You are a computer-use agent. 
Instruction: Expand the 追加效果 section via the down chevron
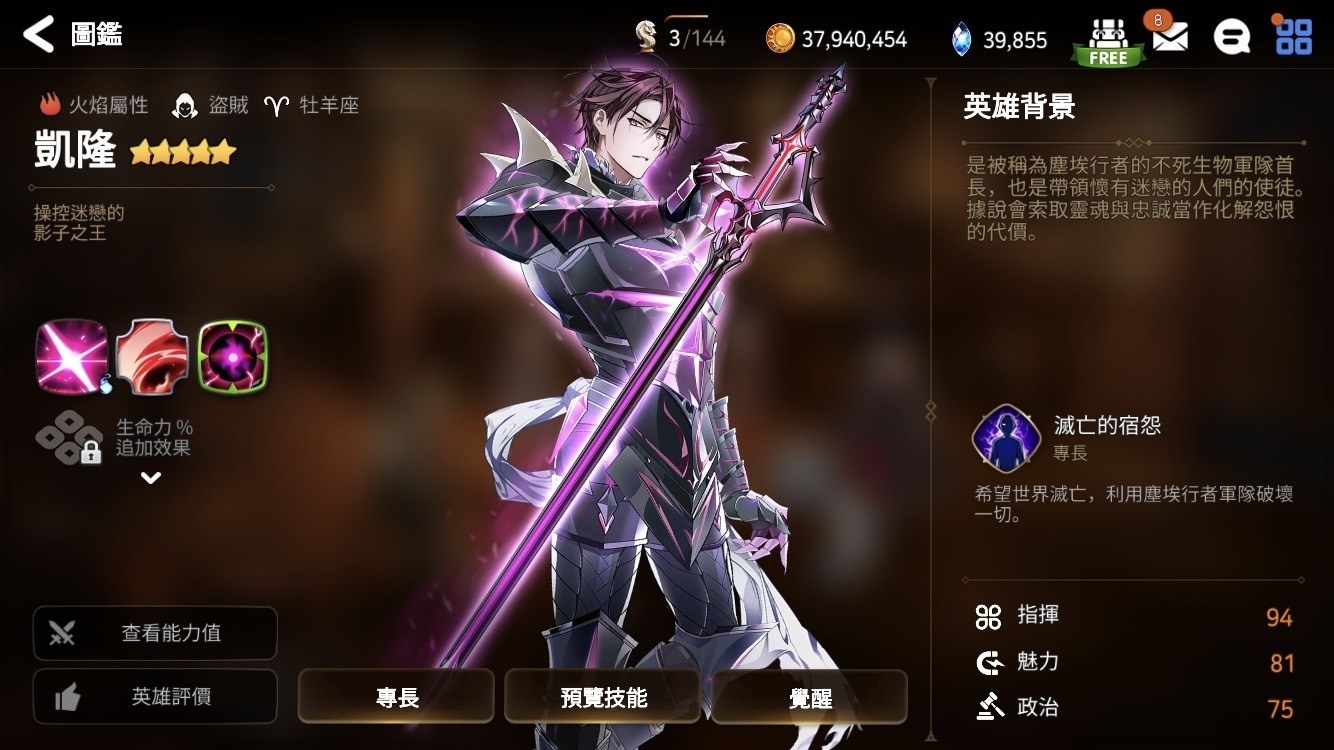pos(152,478)
